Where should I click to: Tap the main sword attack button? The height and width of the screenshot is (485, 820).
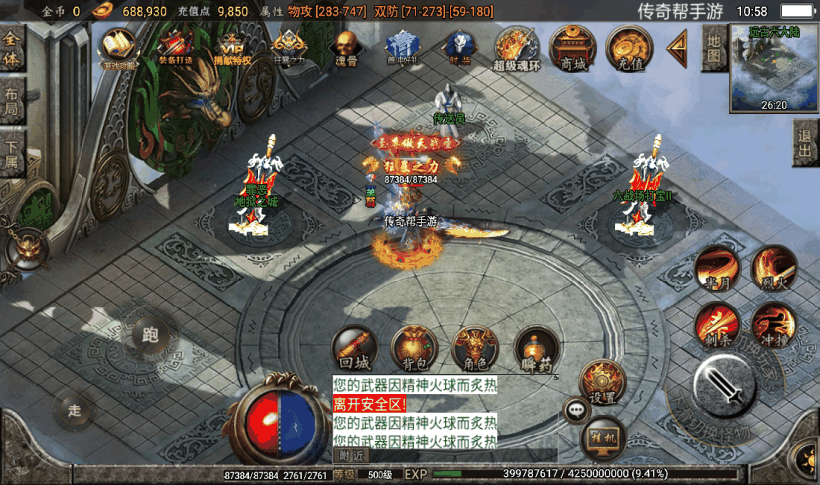point(731,383)
